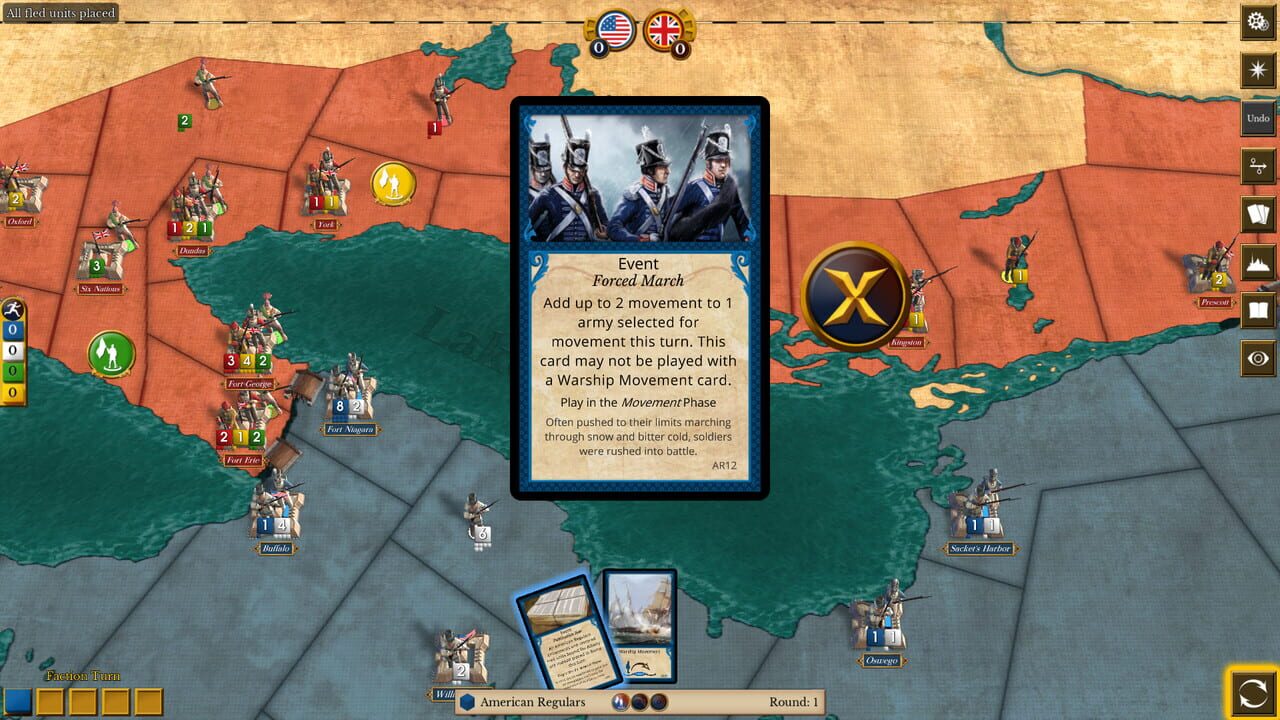Screen dimensions: 1280x720
Task: Click the star burst icon below settings
Action: pyautogui.click(x=1258, y=70)
